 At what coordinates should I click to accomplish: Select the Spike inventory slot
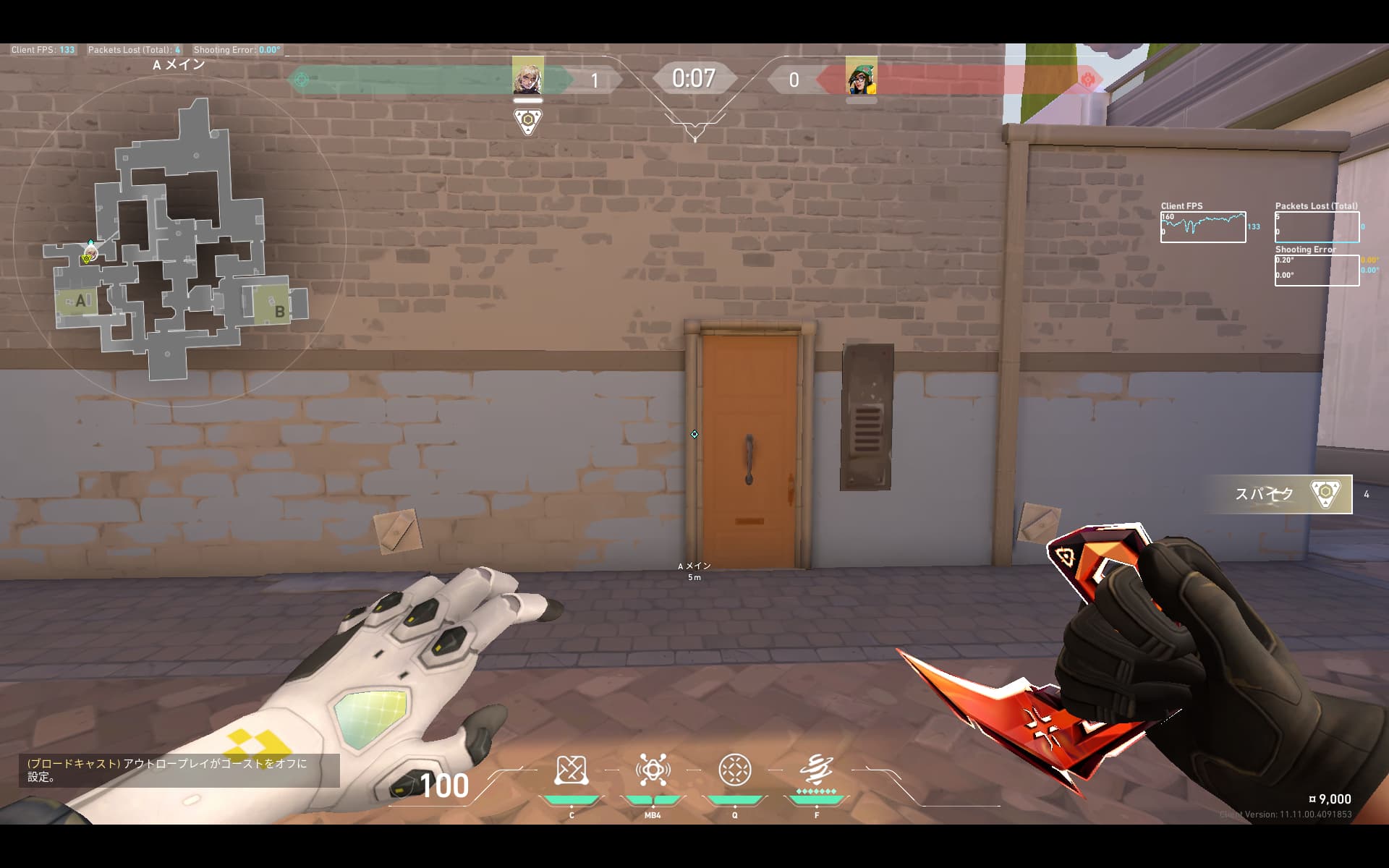(x=1280, y=494)
